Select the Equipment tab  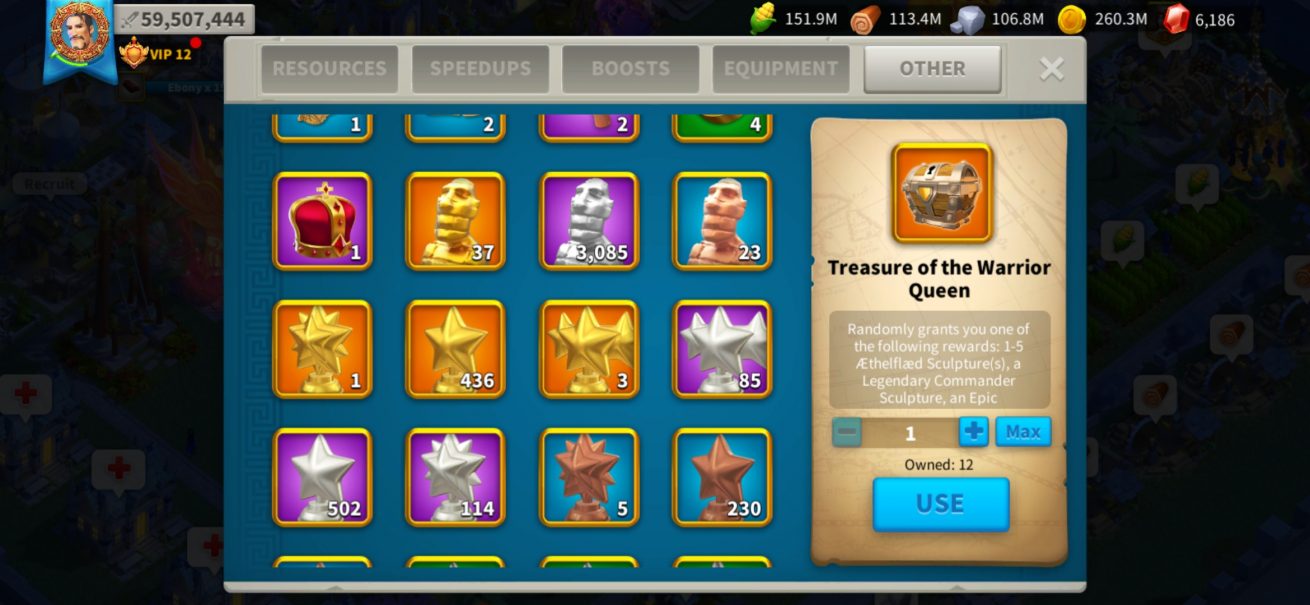point(781,69)
